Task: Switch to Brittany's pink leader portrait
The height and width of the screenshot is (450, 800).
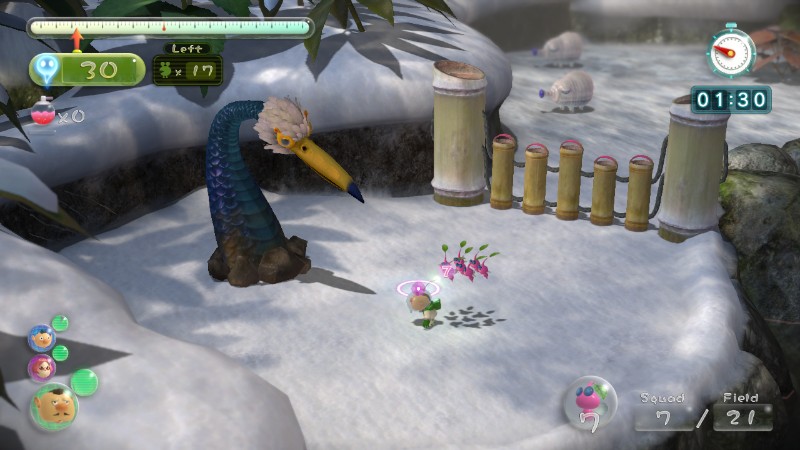Action: [42, 367]
